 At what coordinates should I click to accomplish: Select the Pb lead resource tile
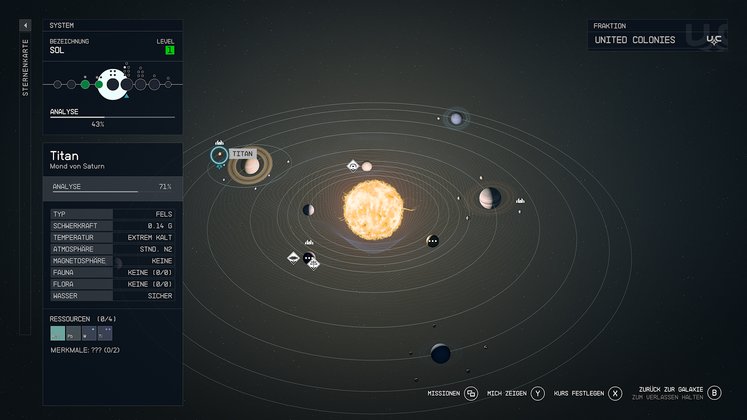click(72, 334)
